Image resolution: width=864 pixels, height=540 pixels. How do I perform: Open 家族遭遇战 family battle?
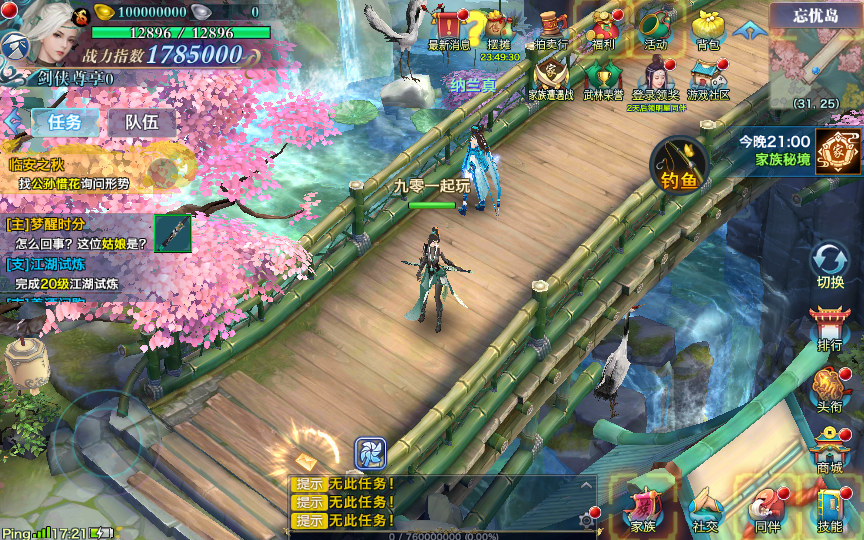click(550, 75)
